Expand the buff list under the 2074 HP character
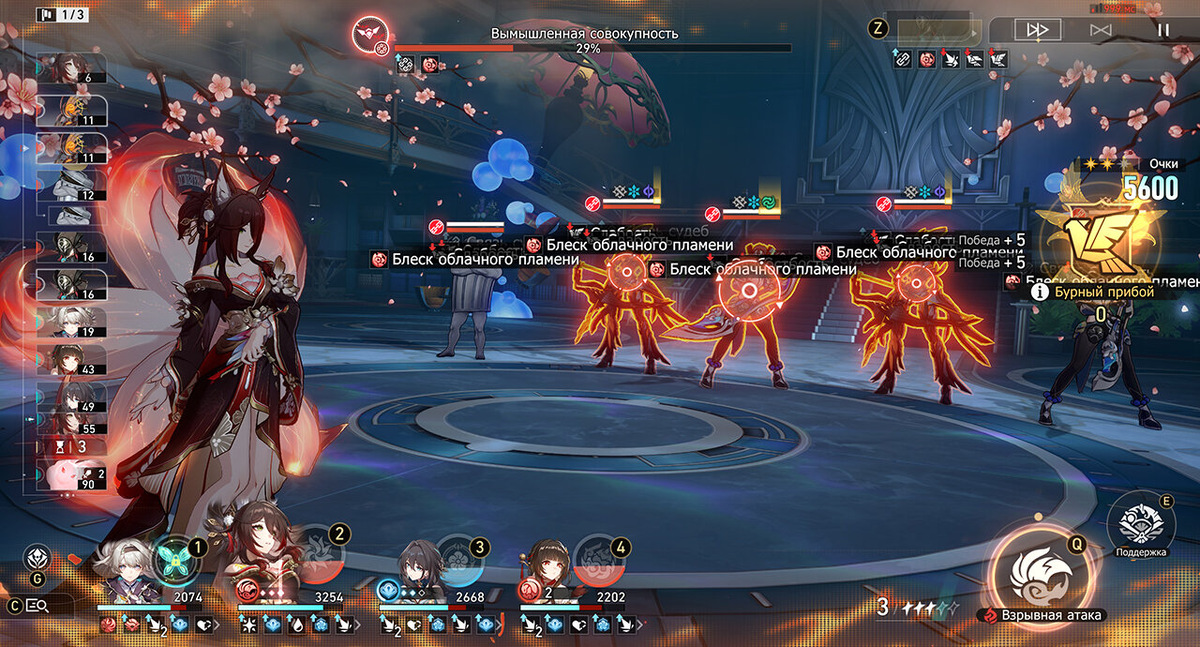The image size is (1200, 647). coord(149,625)
